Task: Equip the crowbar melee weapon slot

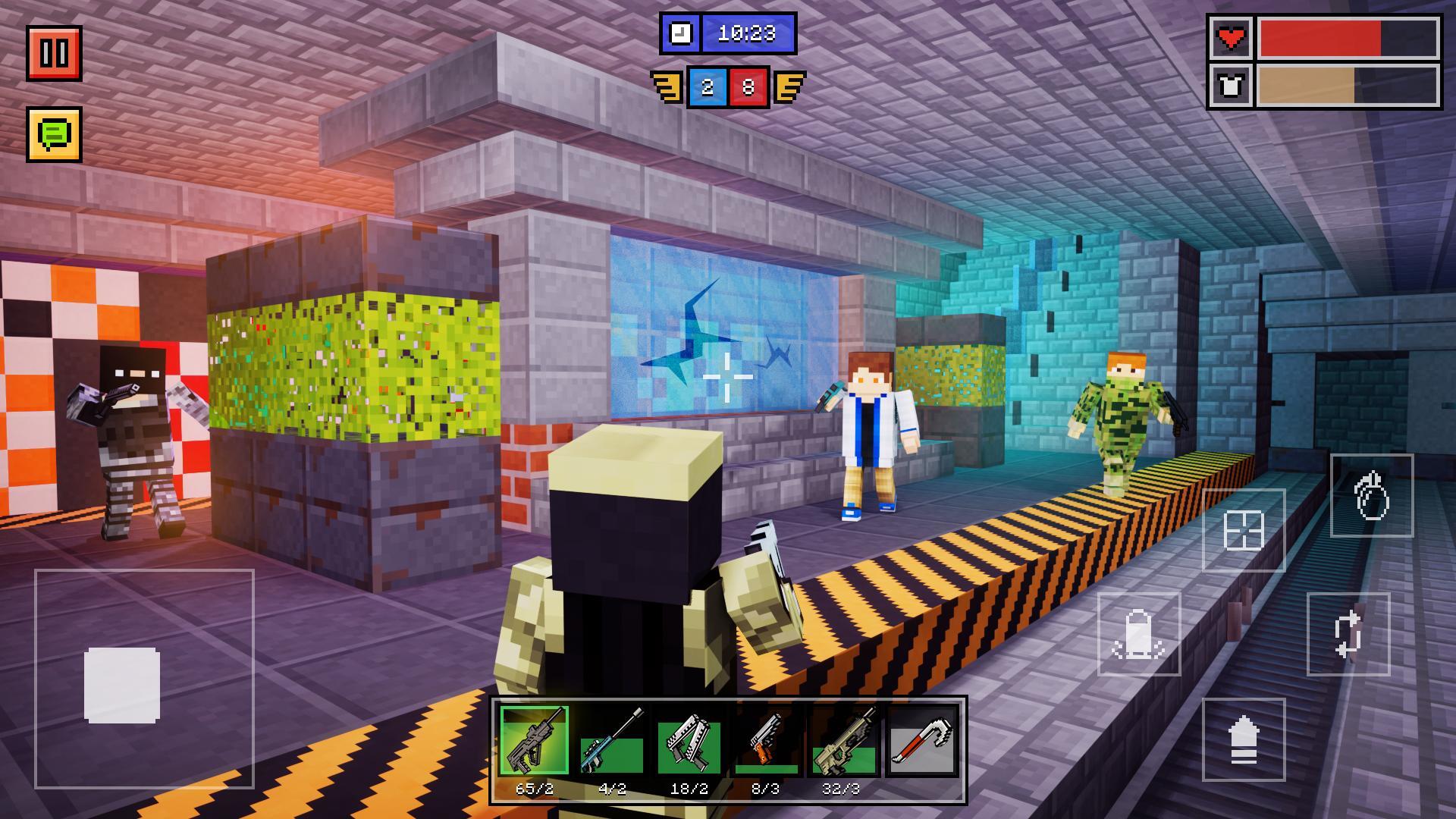Action: [921, 741]
